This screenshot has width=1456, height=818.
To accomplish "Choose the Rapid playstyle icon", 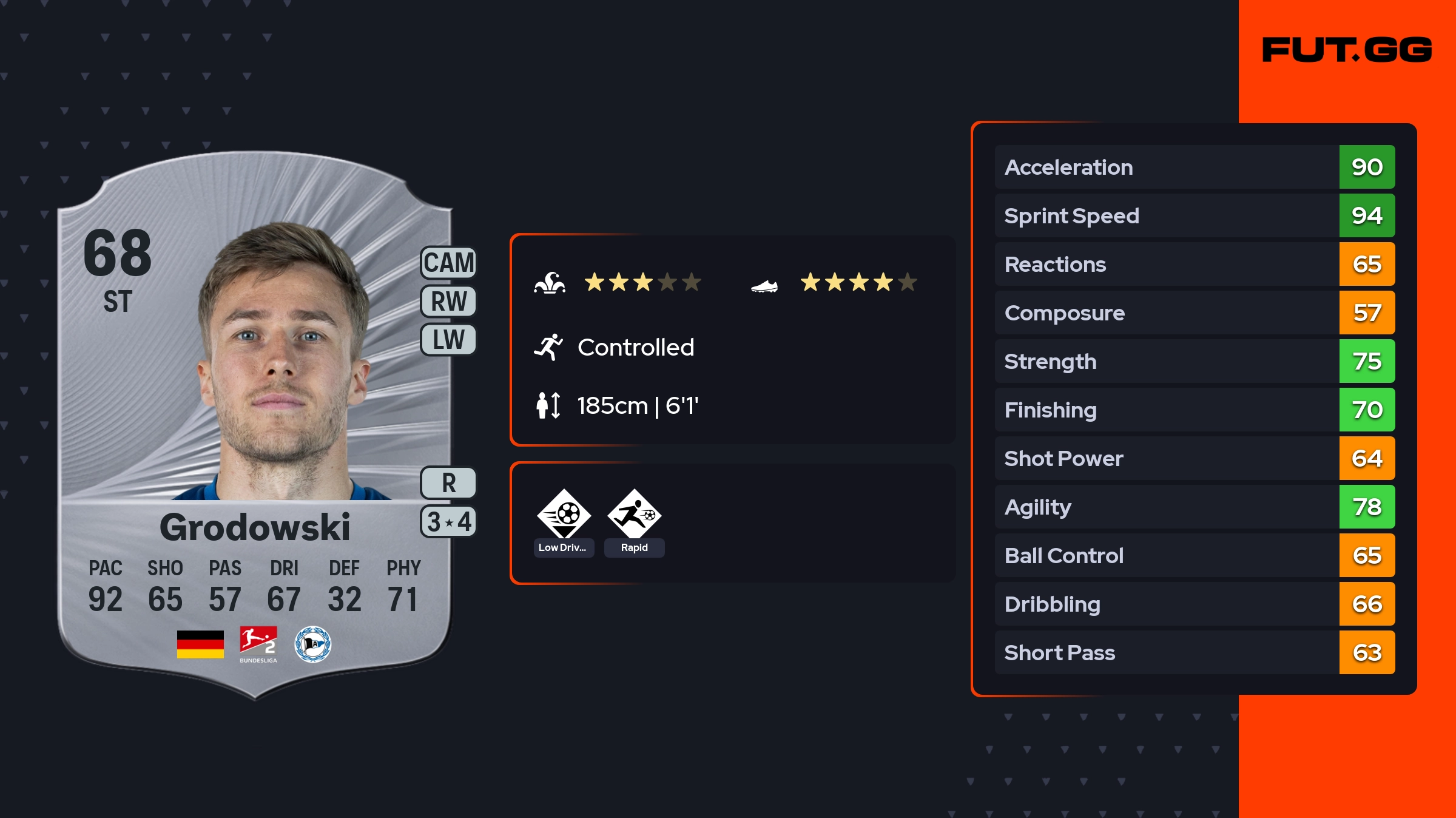I will point(634,515).
